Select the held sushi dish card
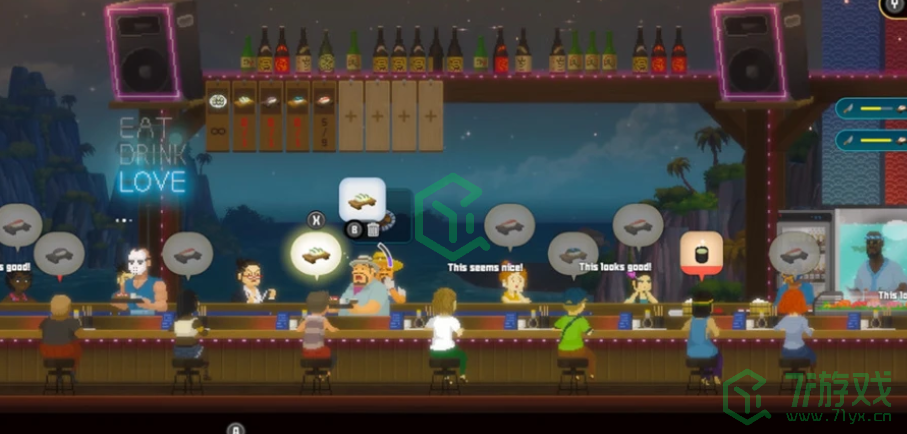 pos(362,200)
